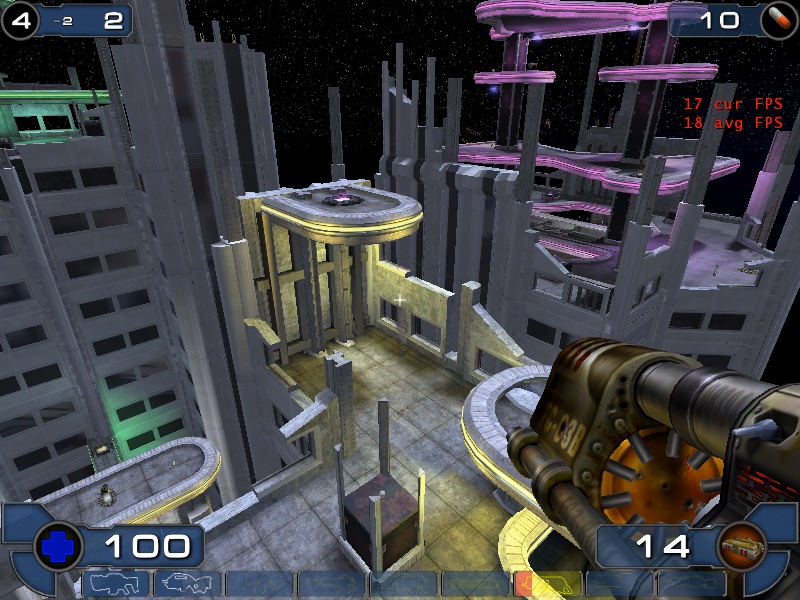
Task: Select the highlighted red weapon slot
Action: pyautogui.click(x=547, y=584)
